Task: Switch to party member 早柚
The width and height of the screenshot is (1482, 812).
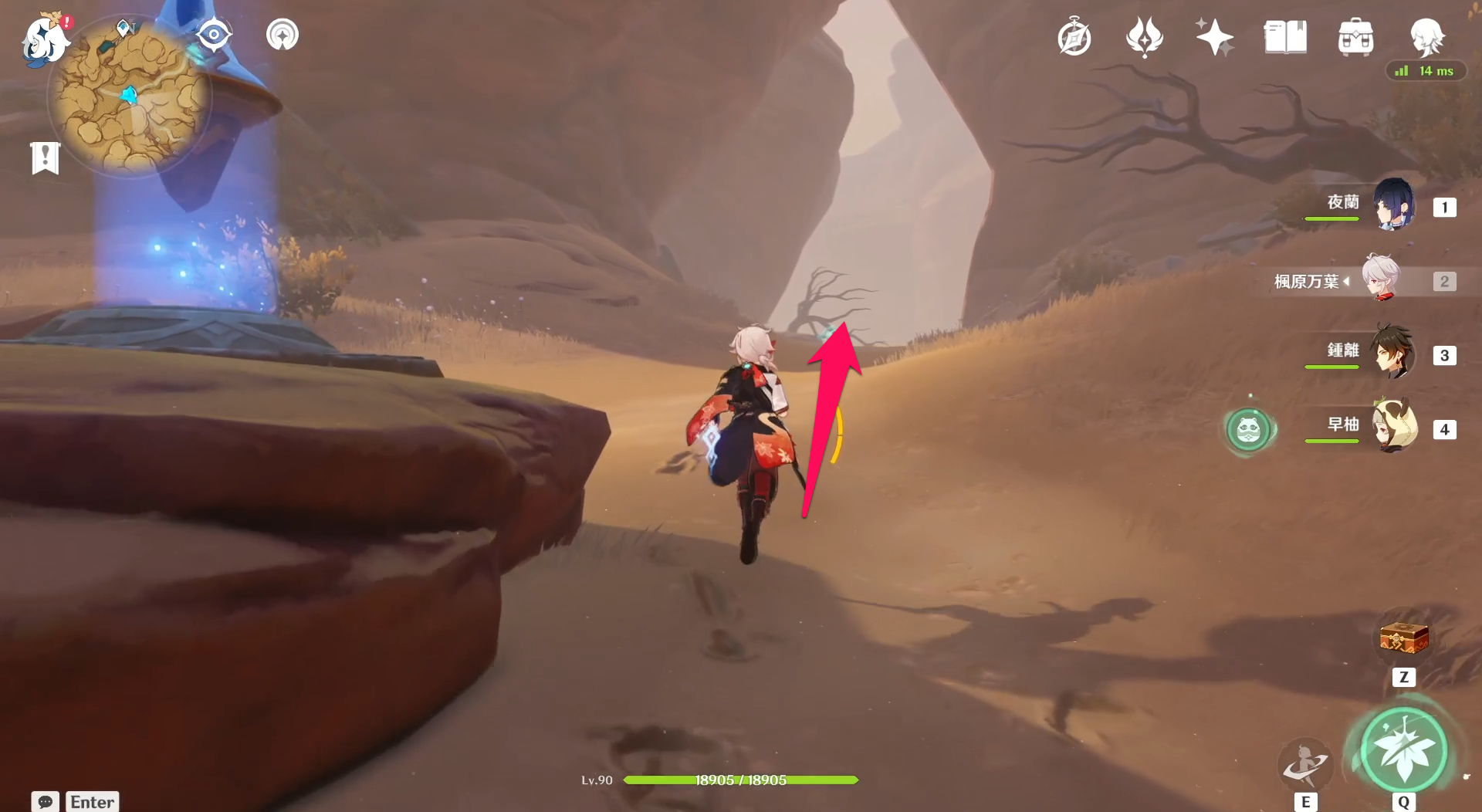Action: (x=1394, y=427)
